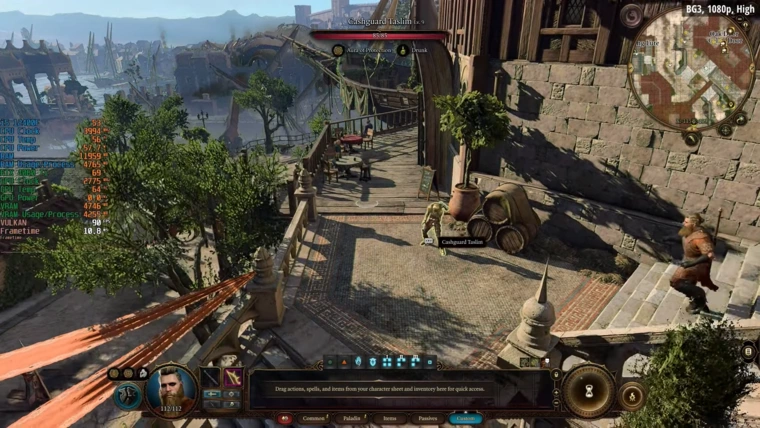Select the ranged bow weapon slot

(235, 377)
